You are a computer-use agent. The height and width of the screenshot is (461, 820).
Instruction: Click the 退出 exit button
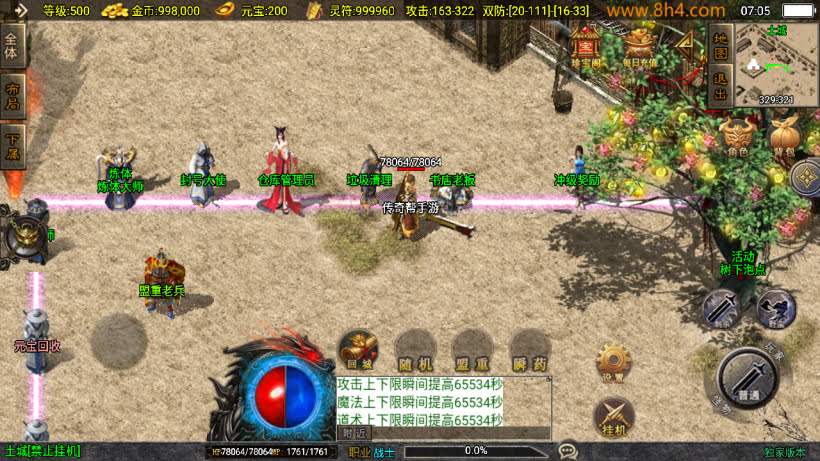pos(720,86)
